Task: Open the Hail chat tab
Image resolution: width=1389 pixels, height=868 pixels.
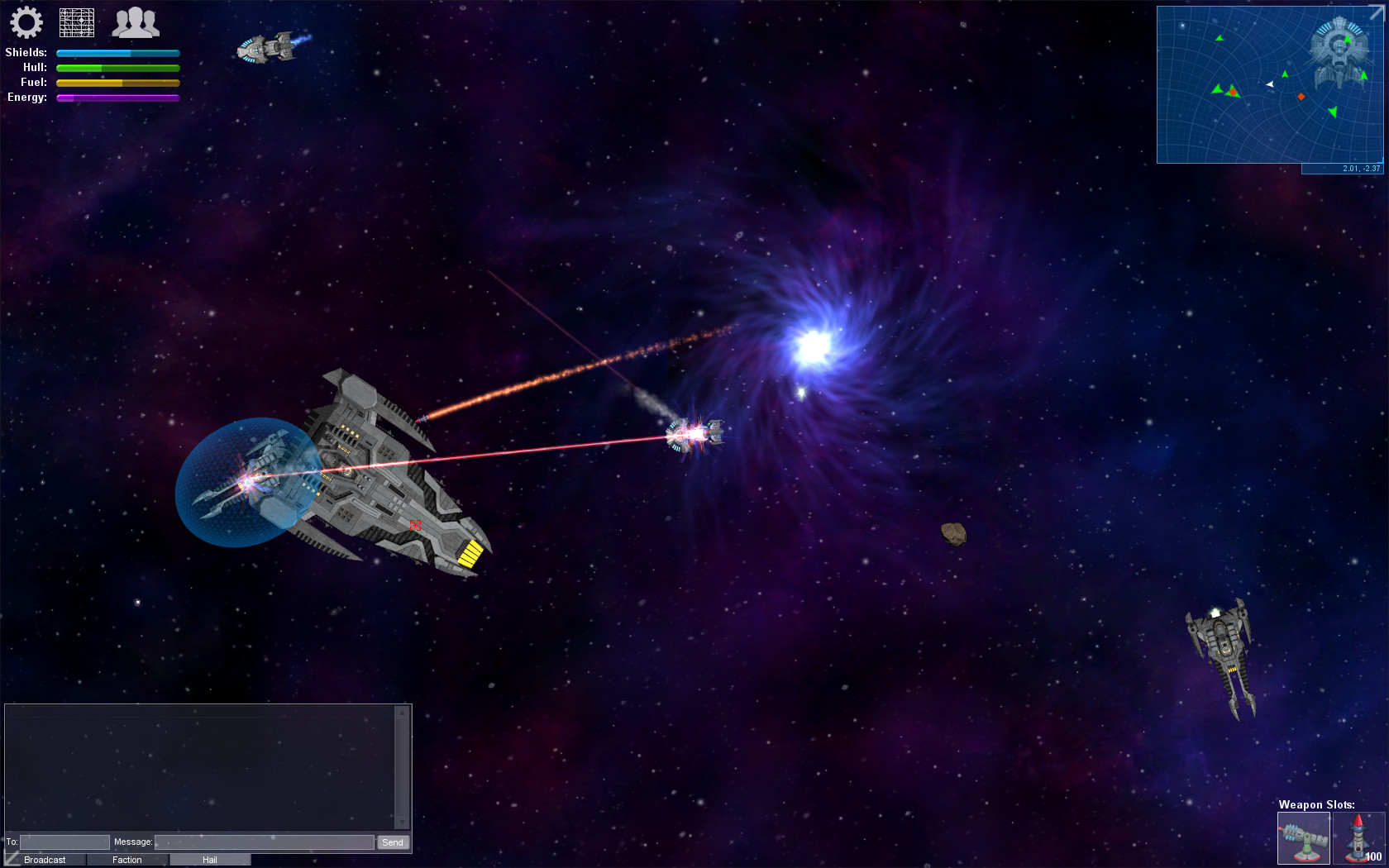Action: [x=209, y=860]
